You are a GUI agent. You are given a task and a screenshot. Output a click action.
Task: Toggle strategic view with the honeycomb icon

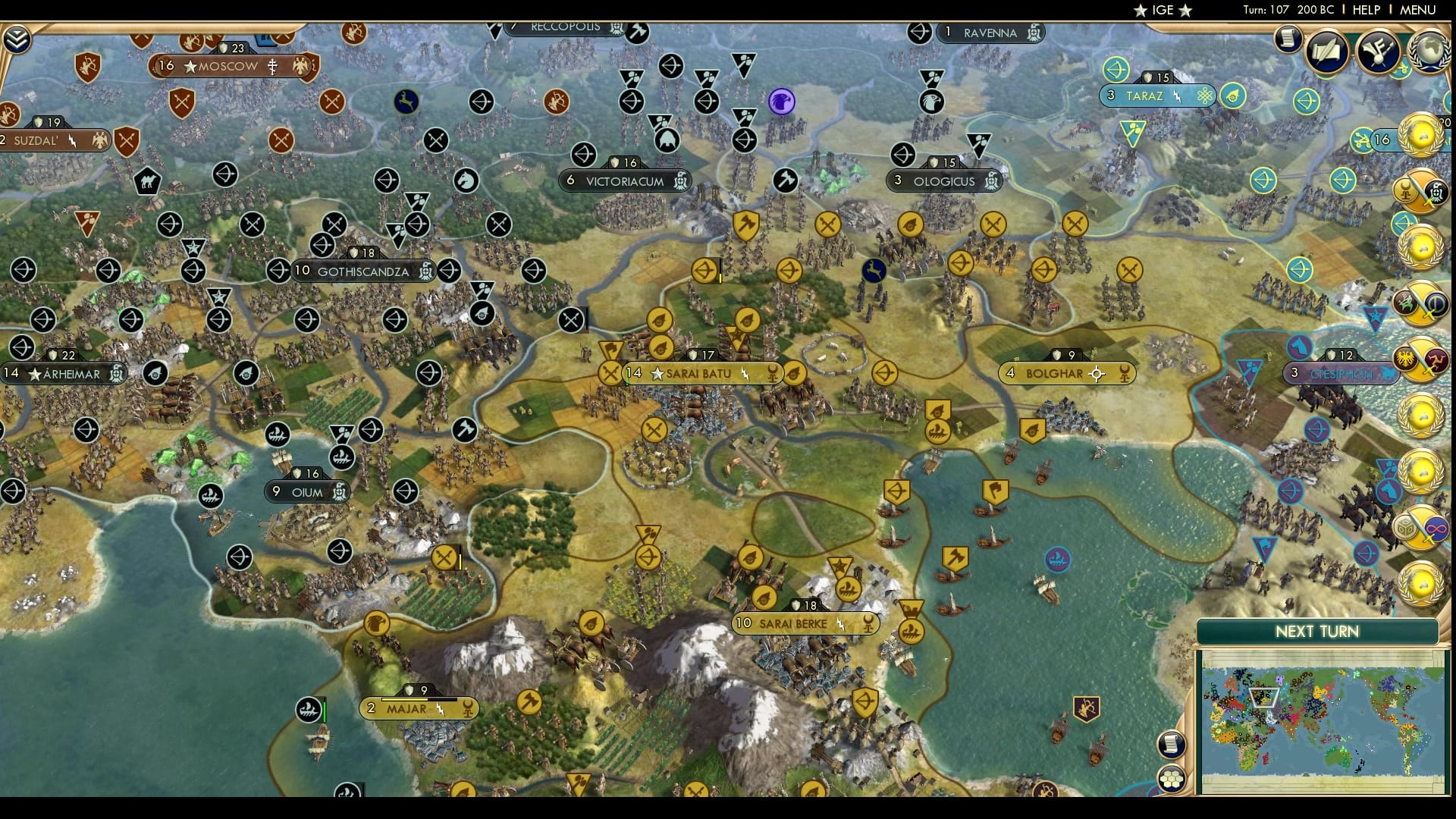click(1172, 778)
